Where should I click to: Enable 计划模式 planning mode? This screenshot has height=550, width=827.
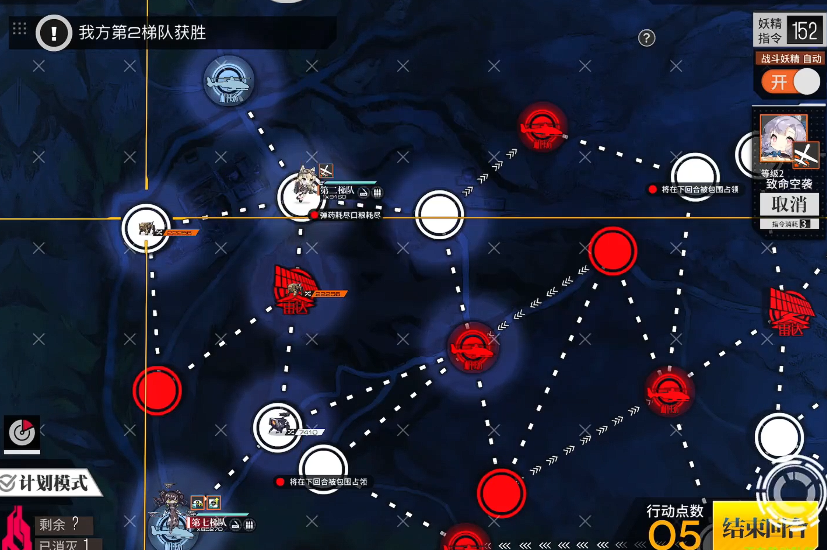click(x=45, y=484)
